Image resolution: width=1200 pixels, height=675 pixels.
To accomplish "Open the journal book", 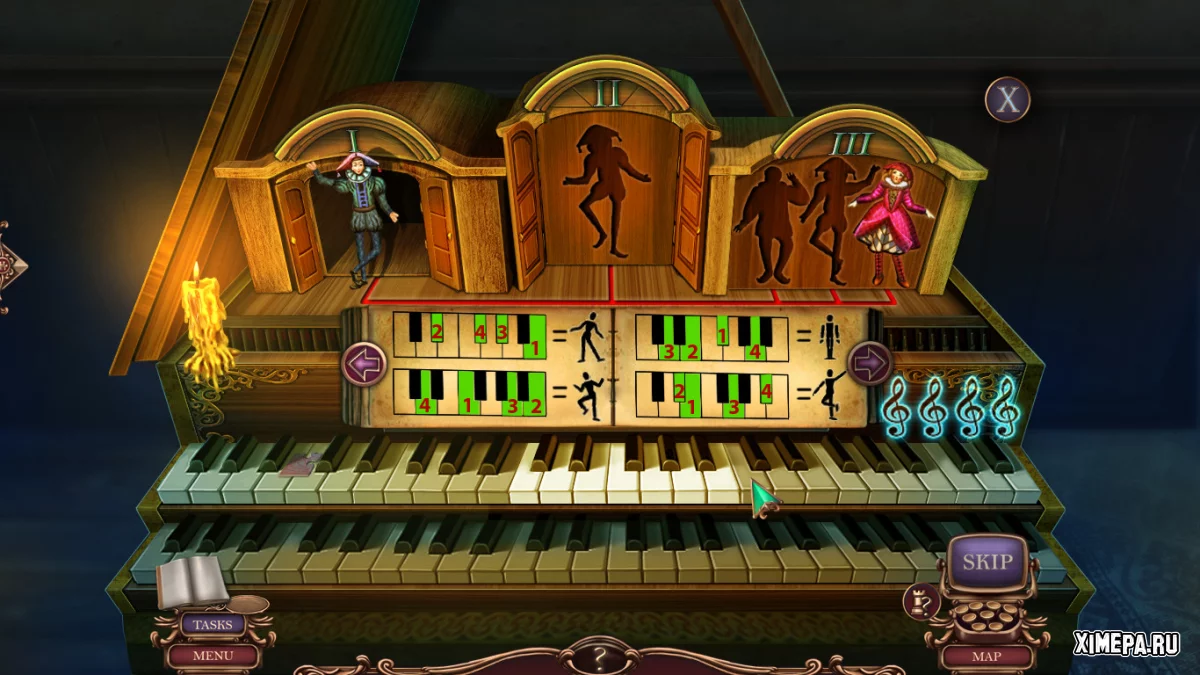I will [x=192, y=581].
